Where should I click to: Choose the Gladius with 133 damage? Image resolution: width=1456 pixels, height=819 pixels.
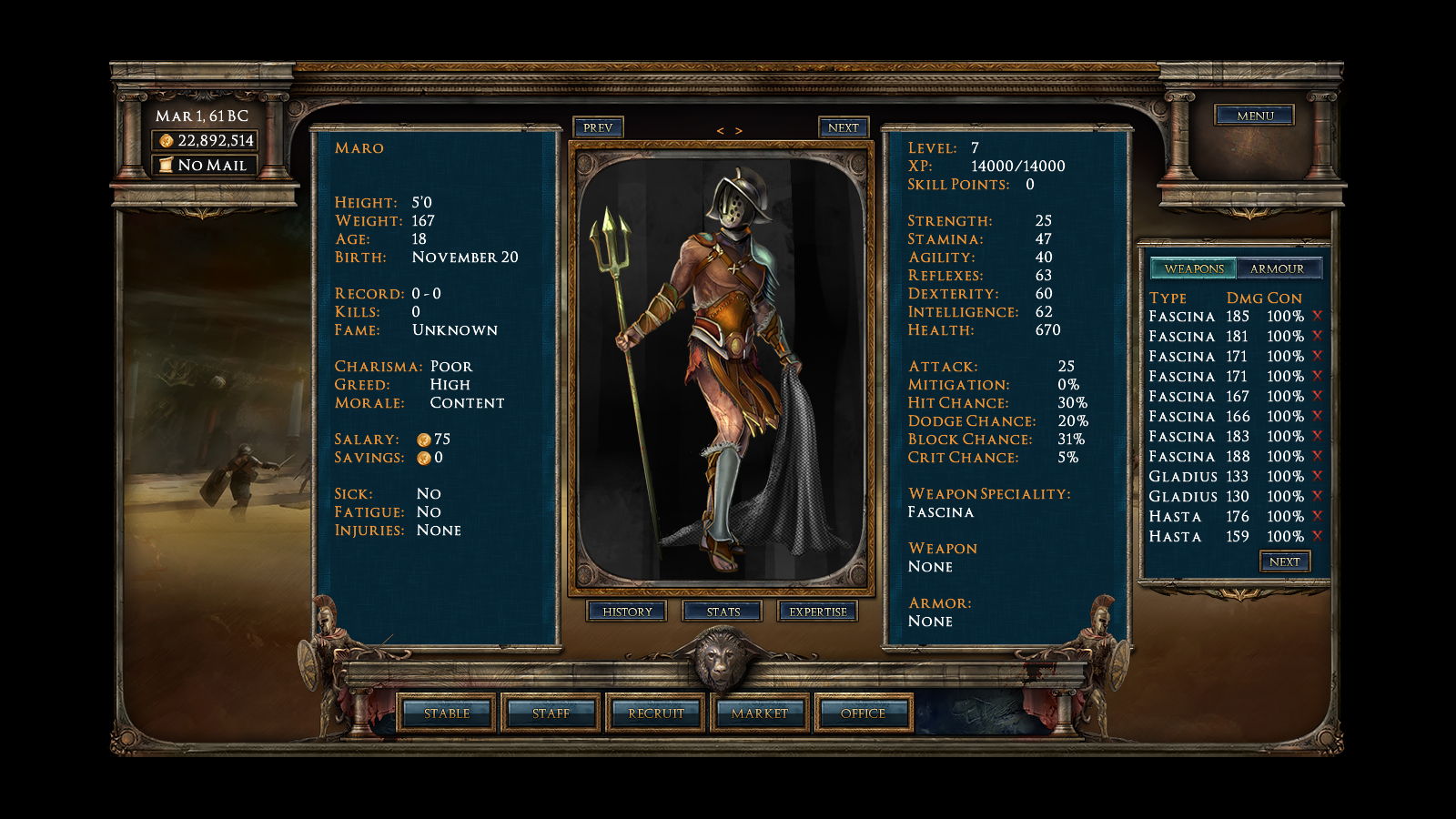point(1182,477)
